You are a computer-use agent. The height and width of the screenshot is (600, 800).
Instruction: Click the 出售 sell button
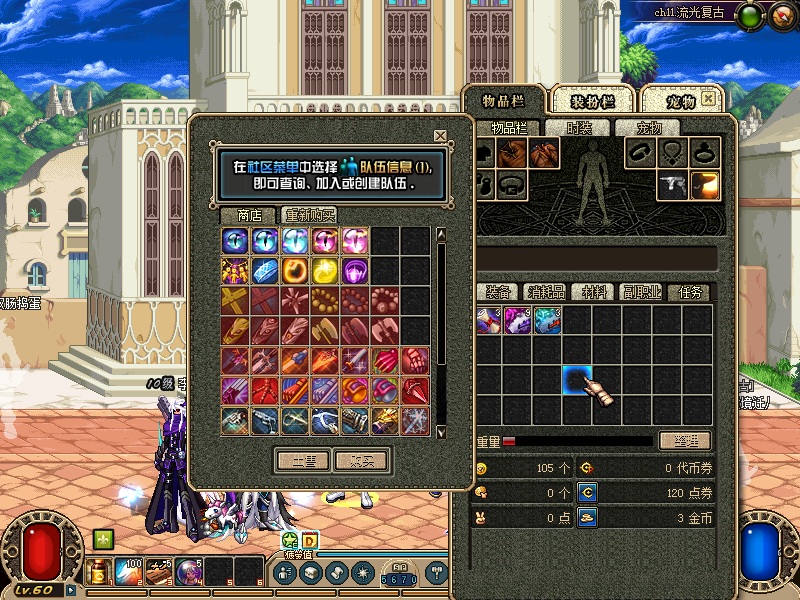[303, 461]
